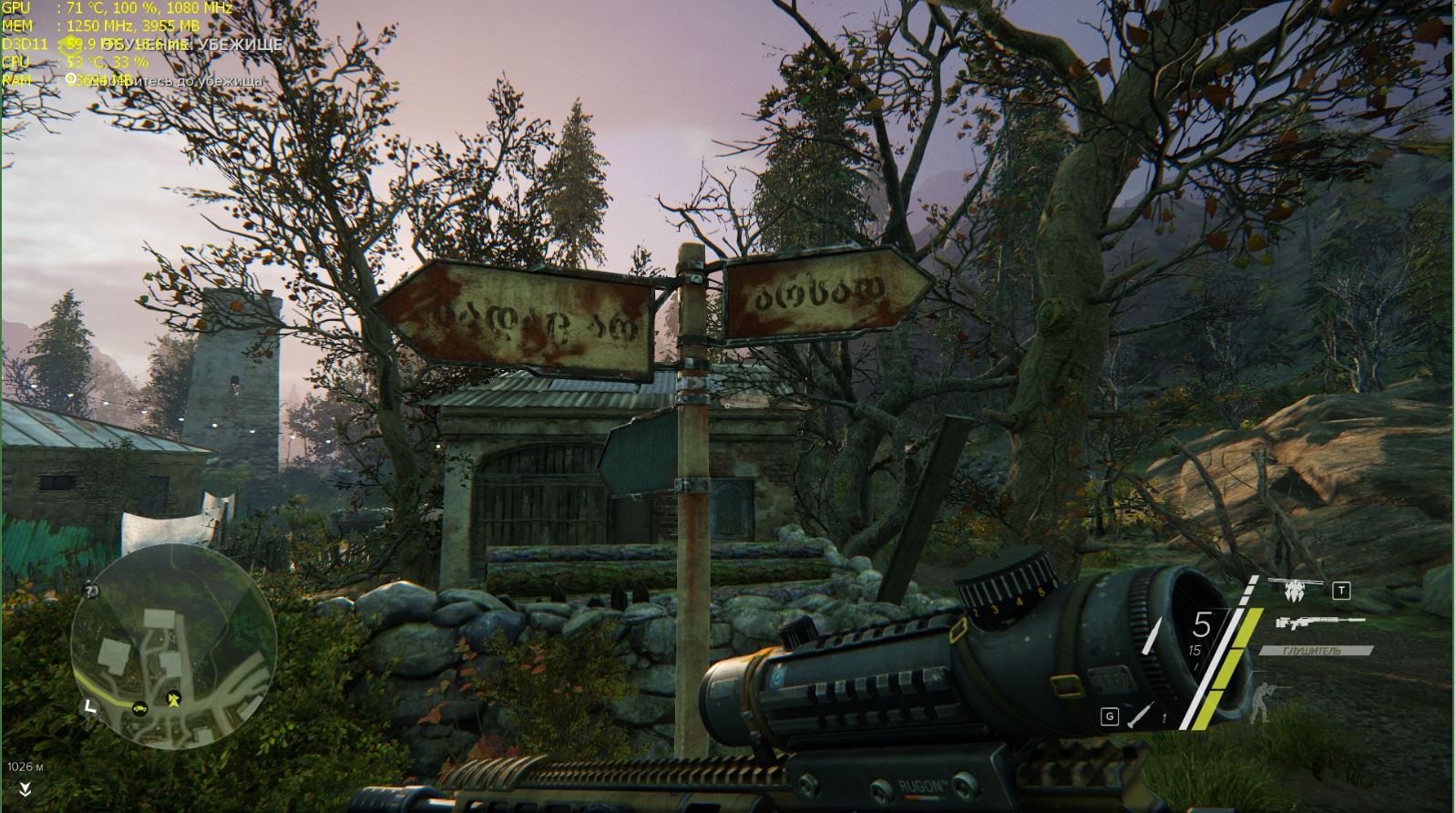Choose the sniper rifle weapon icon
1456x813 pixels.
[x=1319, y=623]
